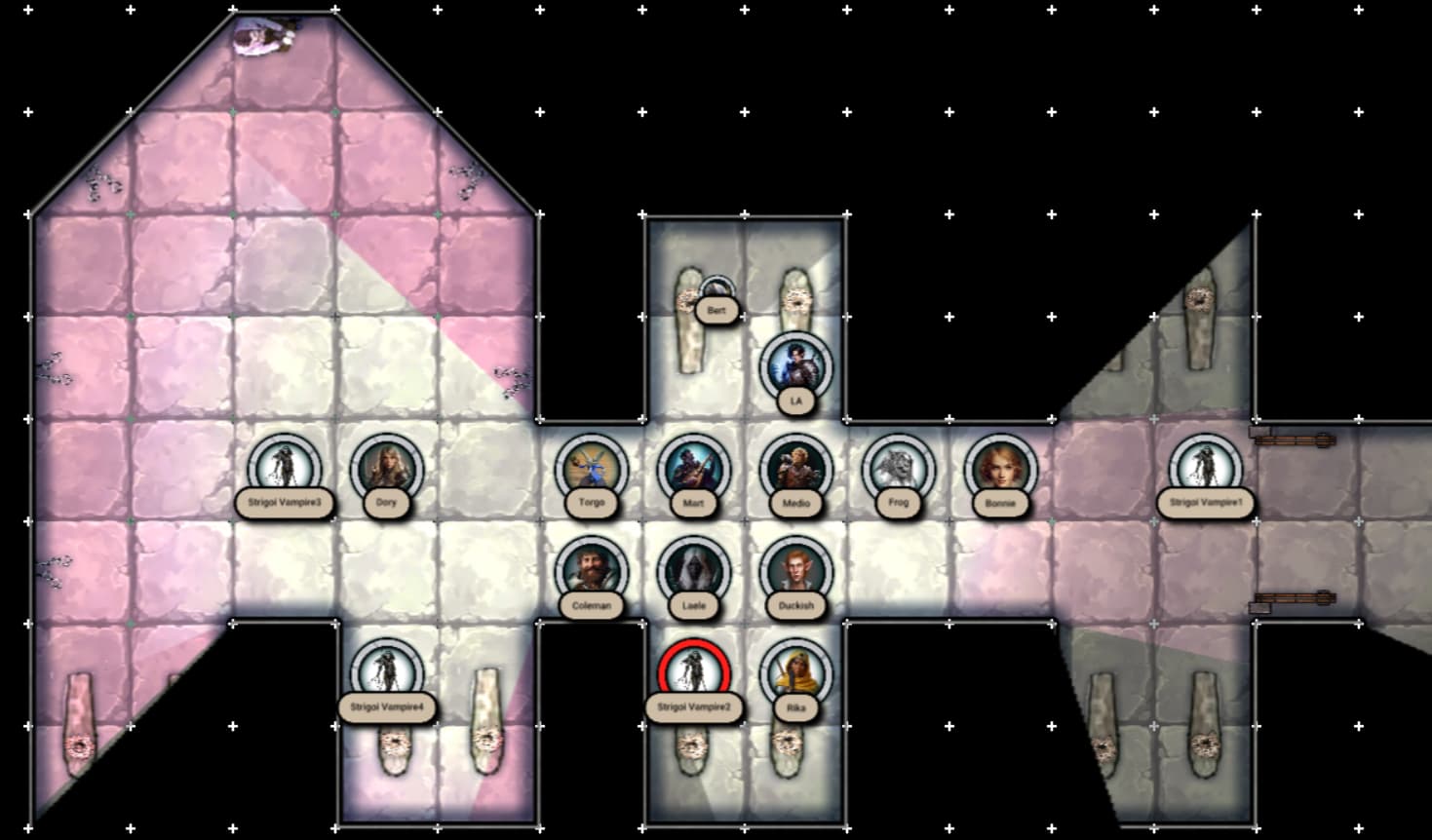Click Dory's character token

point(387,470)
